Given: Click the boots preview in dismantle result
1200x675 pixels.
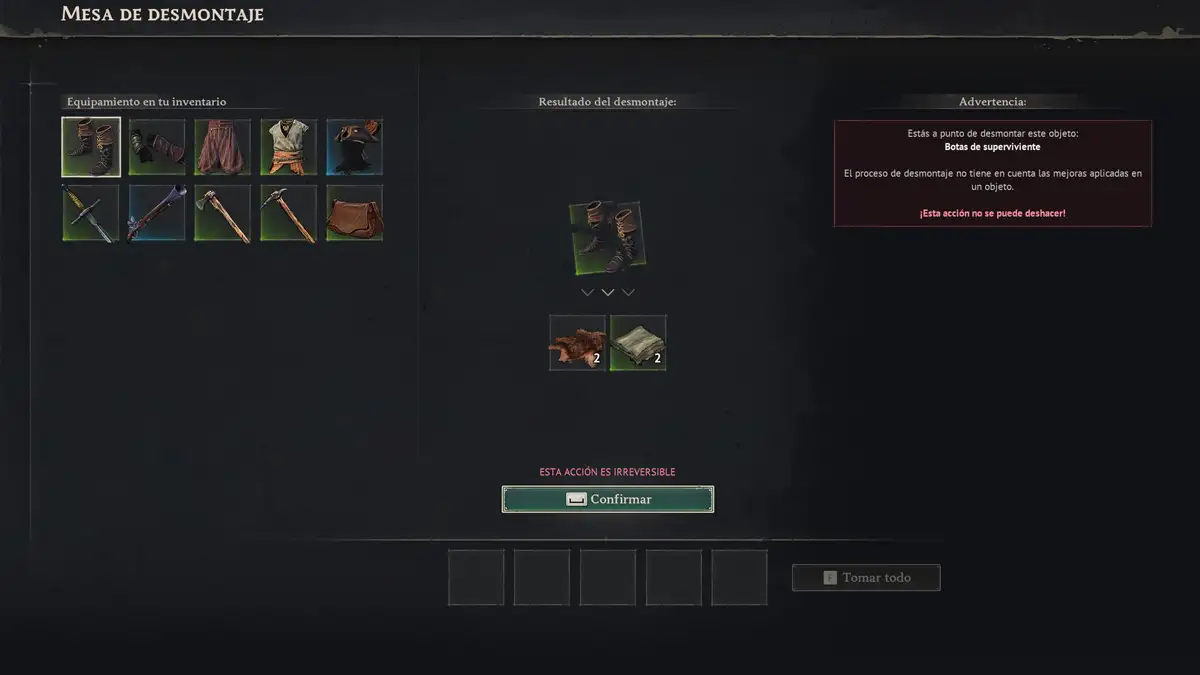Looking at the screenshot, I should click(607, 239).
